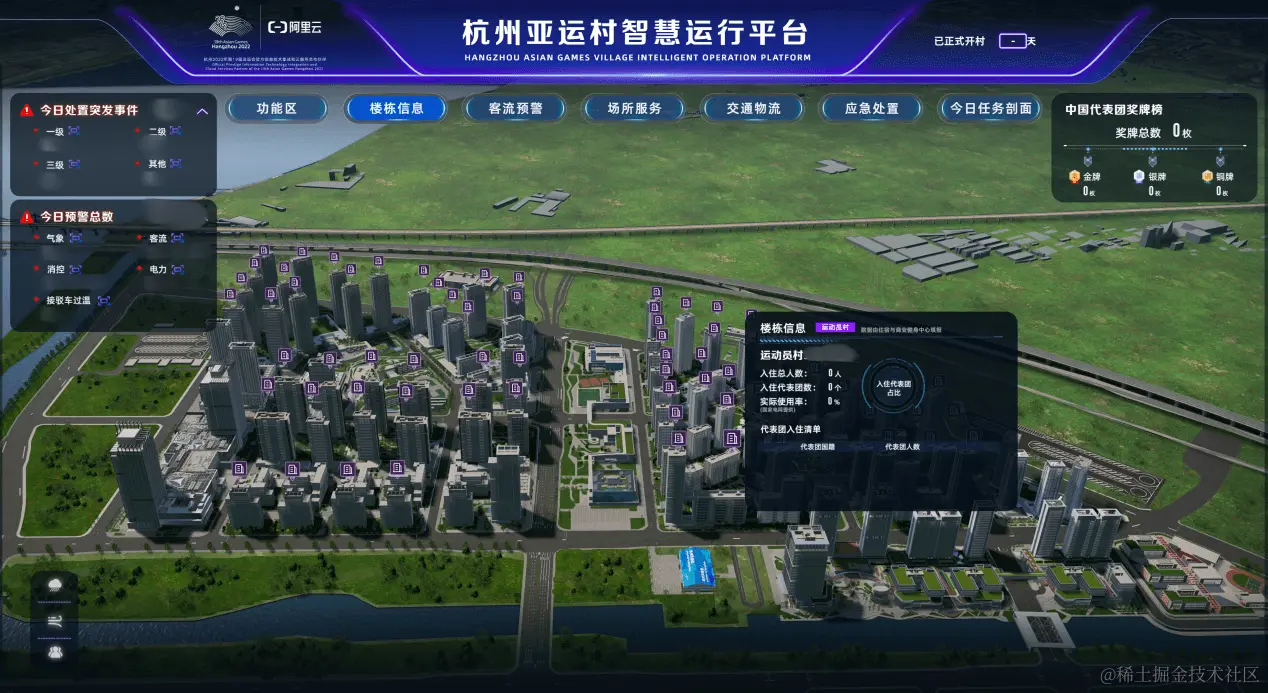Collapse the 今日处置突发事件 panel arrow
Viewport: 1268px width, 693px height.
point(202,111)
